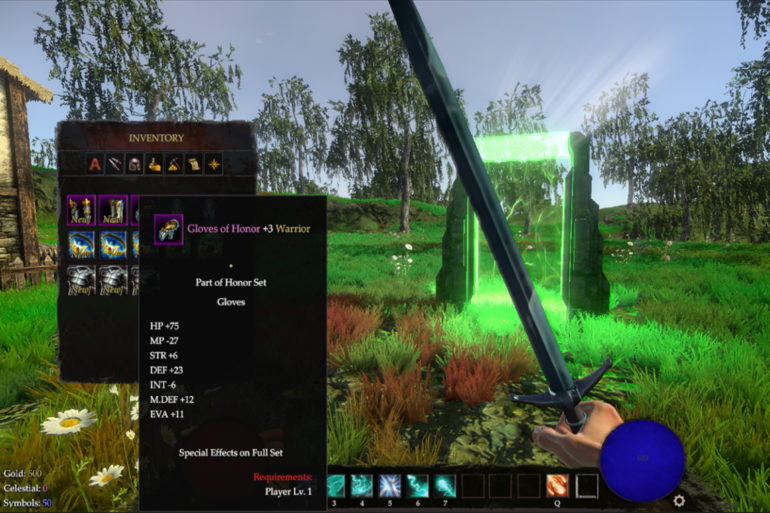
Task: Activate the teal comet skill in slot 7
Action: coord(444,486)
